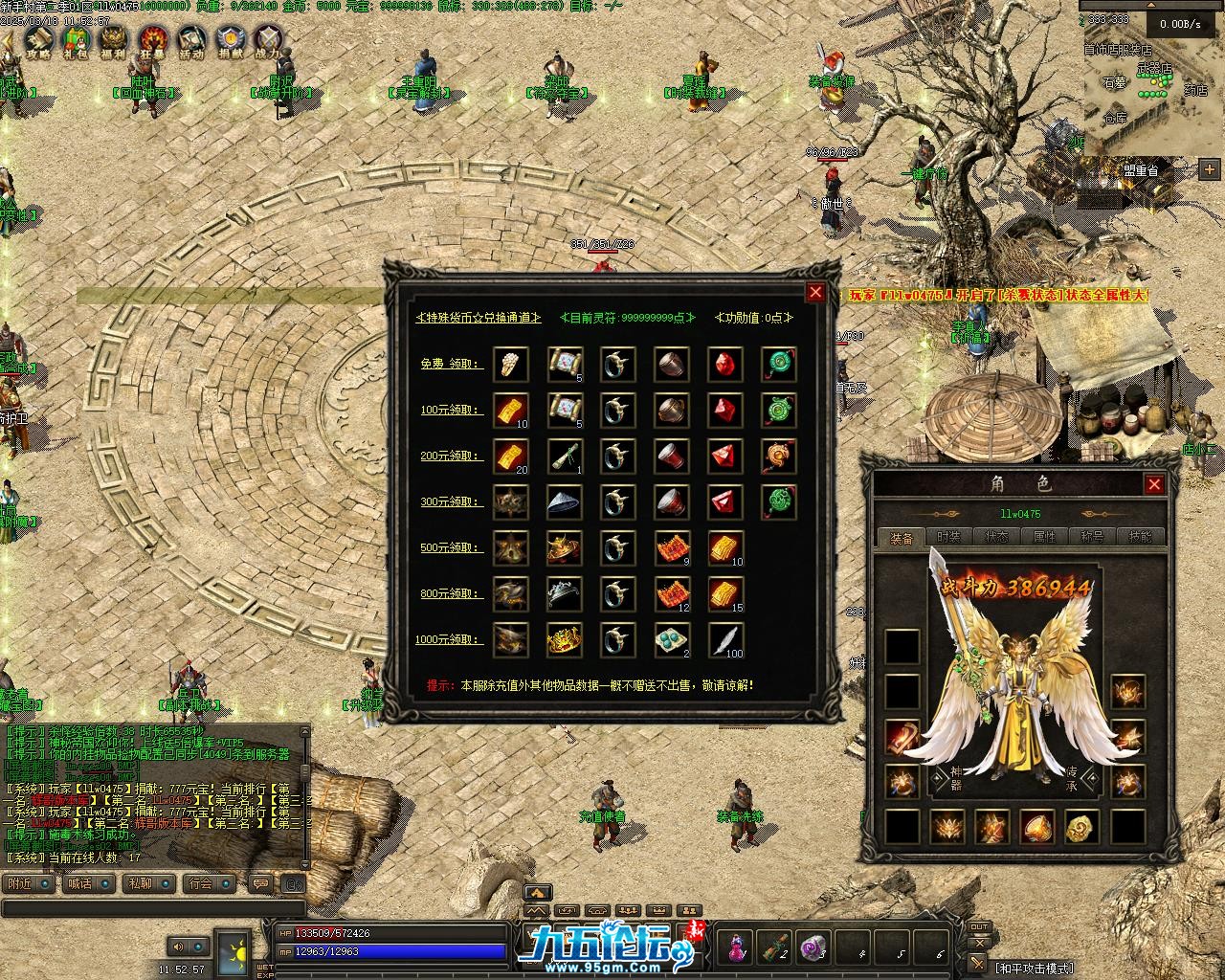The height and width of the screenshot is (980, 1225).
Task: Switch to the 状态 status tab
Action: pos(996,537)
